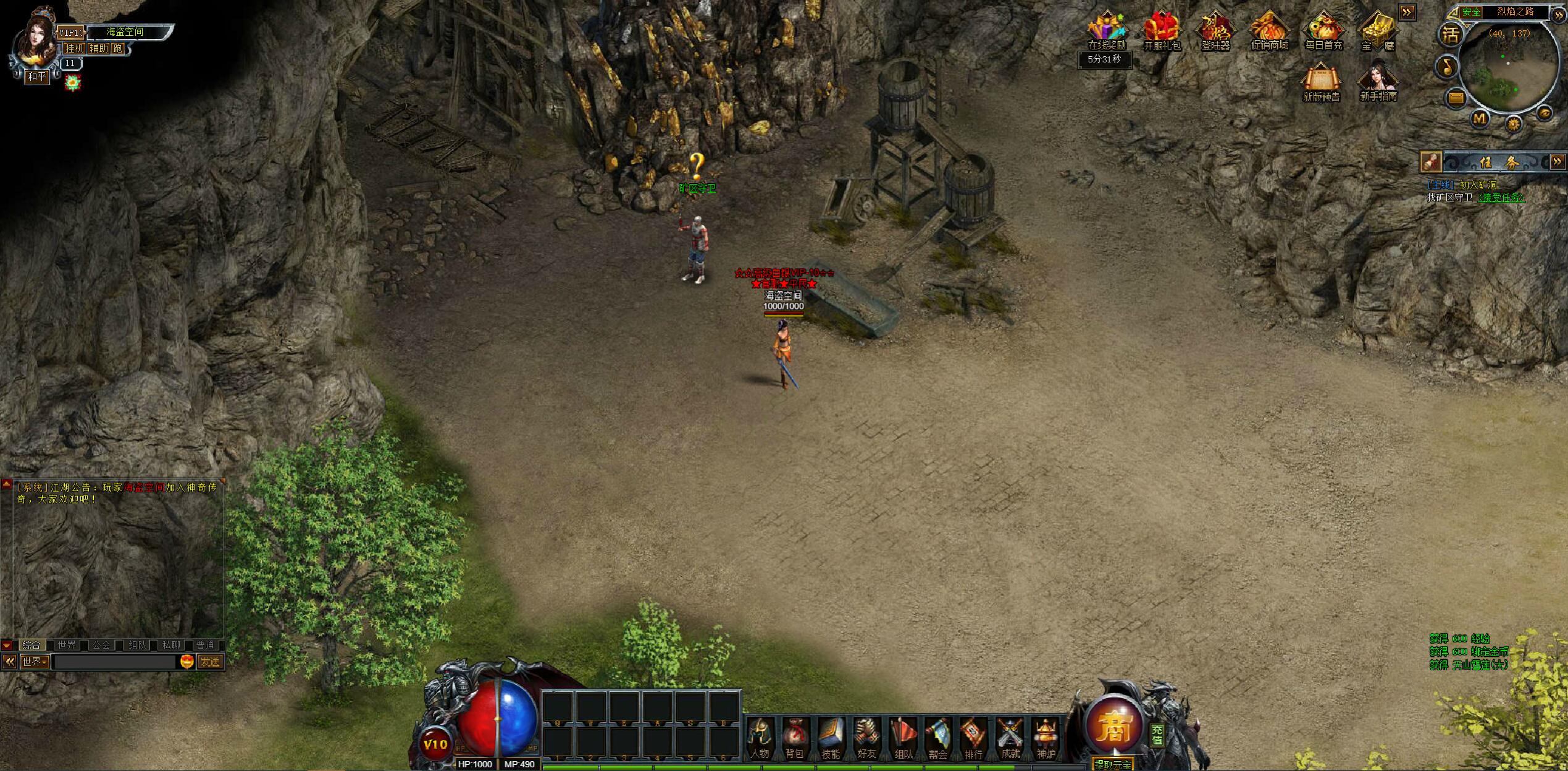Open the world map M button
Screen dimensions: 1568x771
pyautogui.click(x=1480, y=118)
